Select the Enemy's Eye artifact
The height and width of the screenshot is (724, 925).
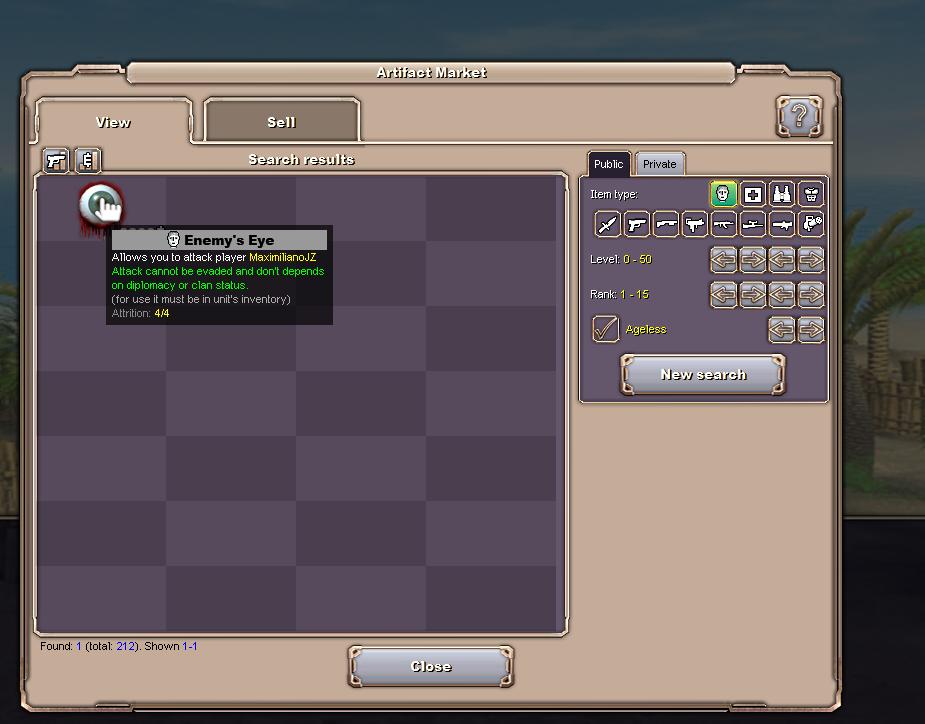click(100, 206)
